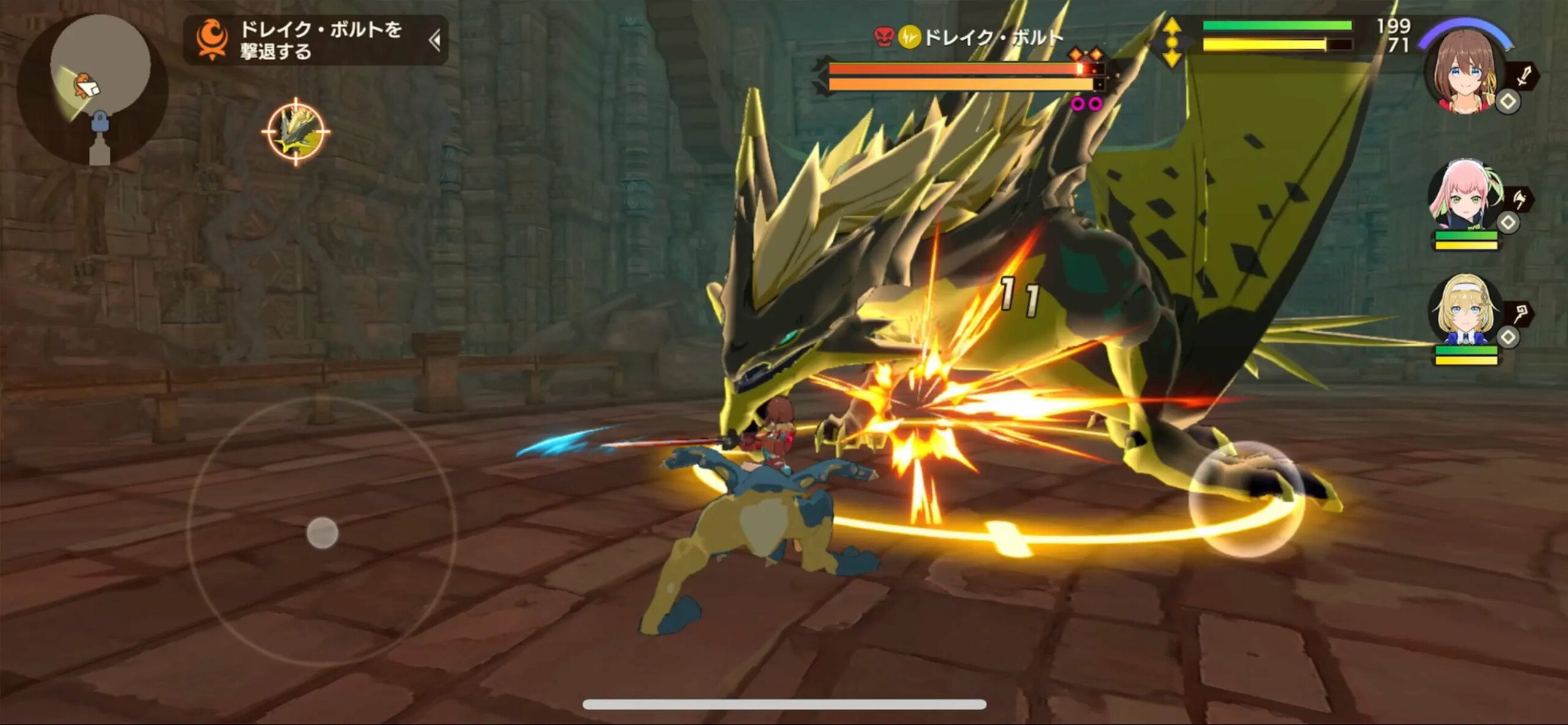1568x725 pixels.
Task: Open the circular minimap
Action: 100,66
